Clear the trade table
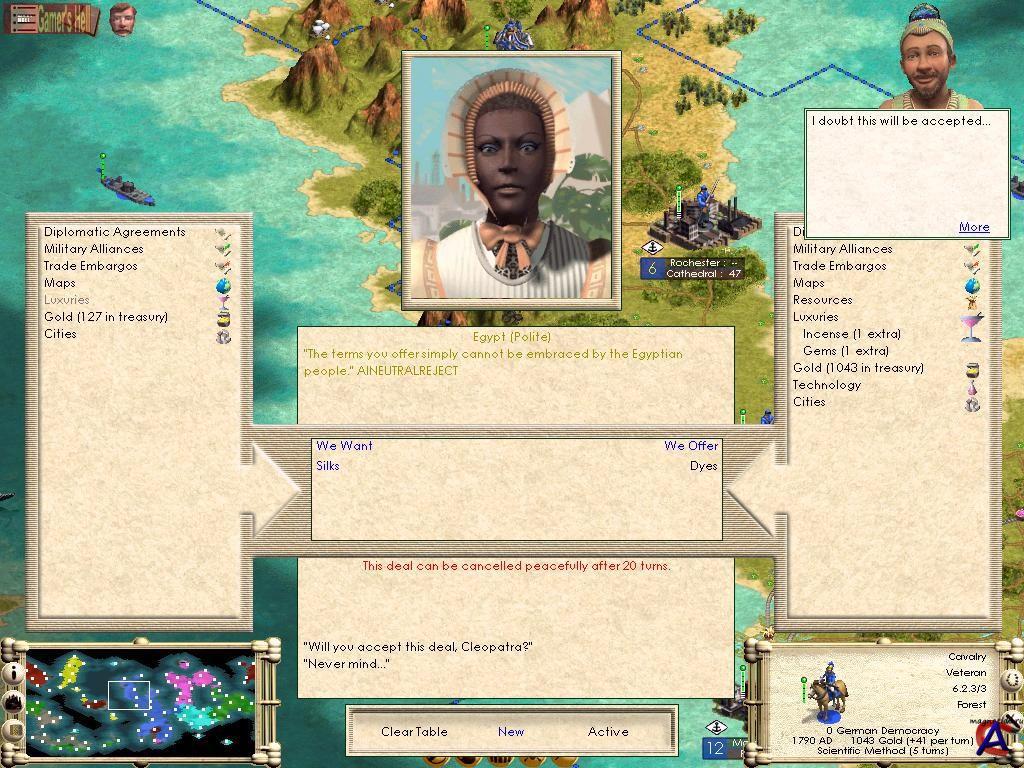The width and height of the screenshot is (1024, 768). pyautogui.click(x=414, y=732)
